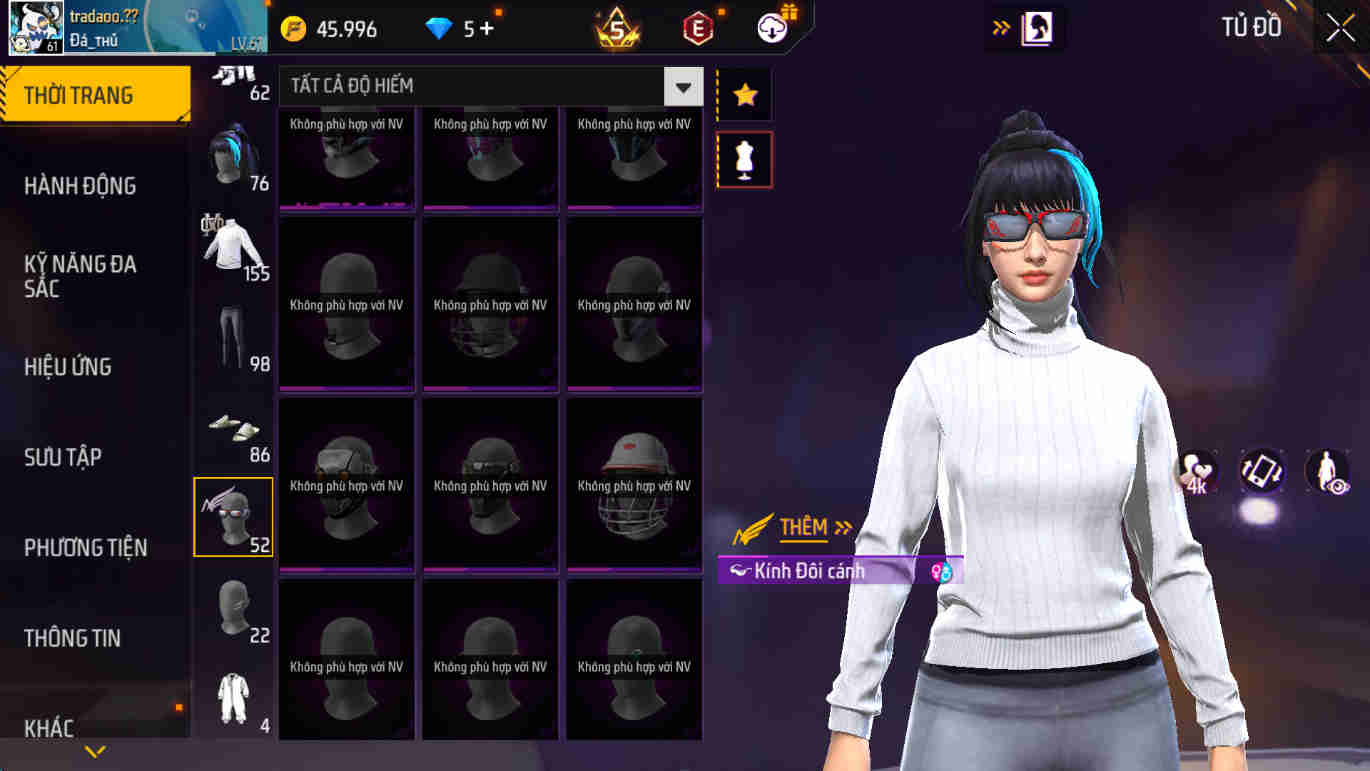Click the character card icon next to chevrons
Viewport: 1370px width, 771px height.
1035,28
